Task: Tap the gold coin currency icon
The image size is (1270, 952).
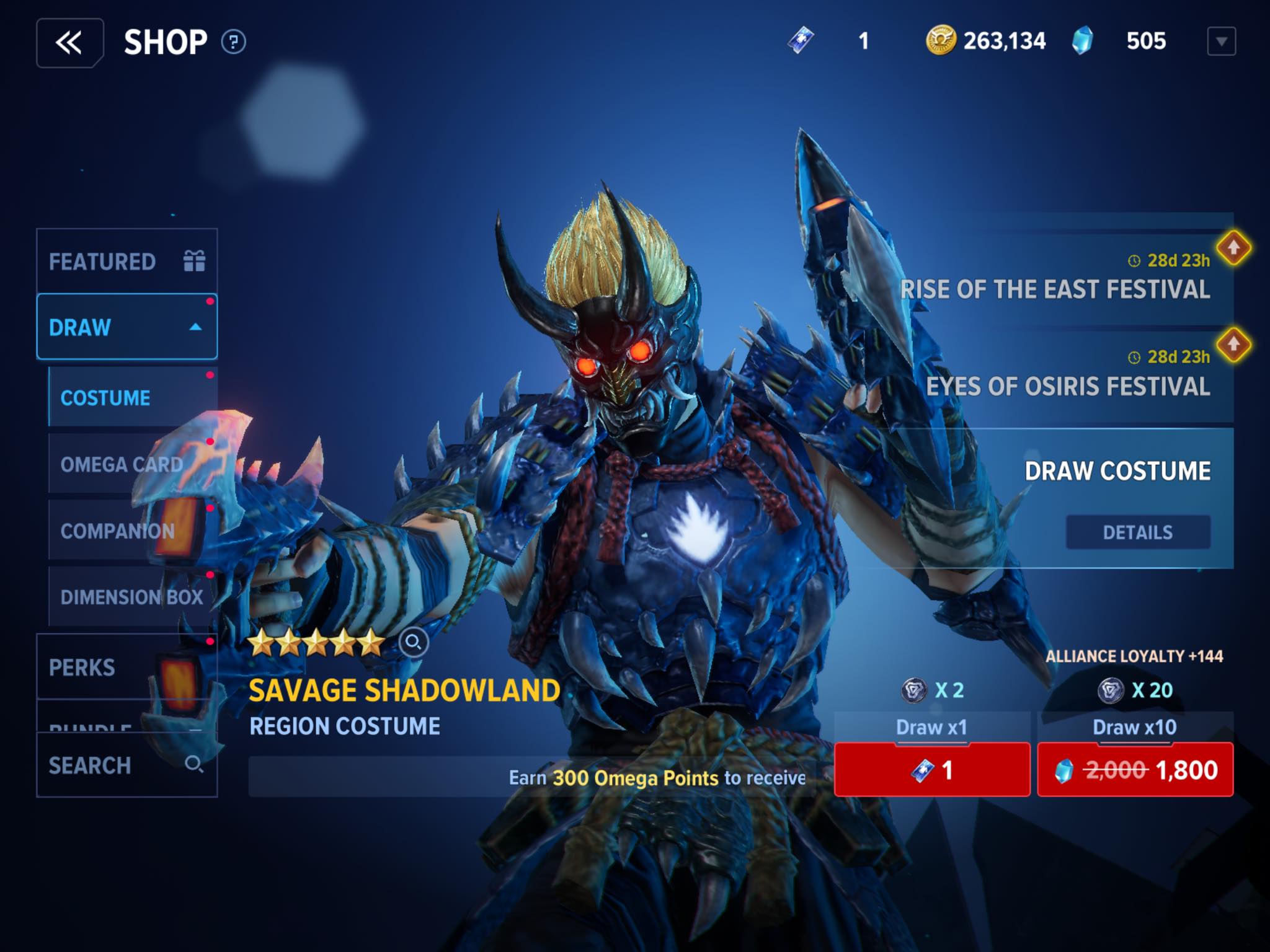Action: (940, 41)
